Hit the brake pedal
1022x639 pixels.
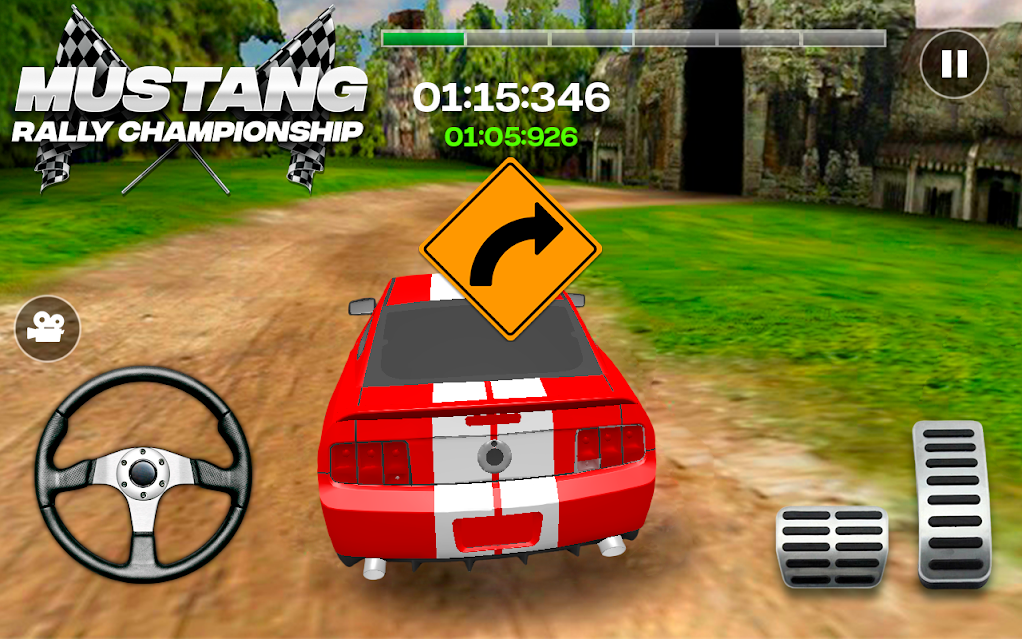click(831, 546)
